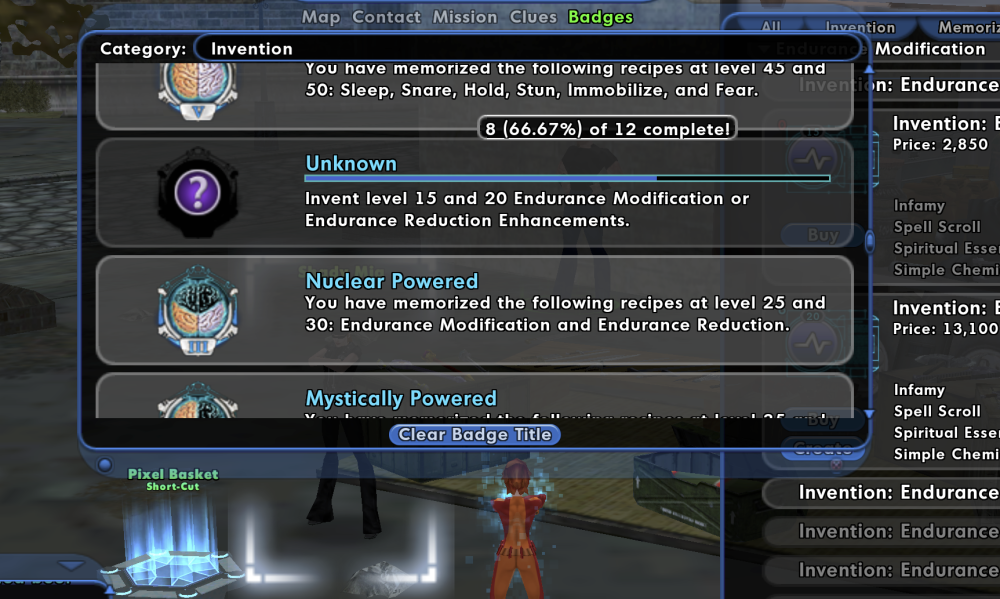Open the Invention category dropdown
The image size is (1000, 599).
pyautogui.click(x=525, y=48)
